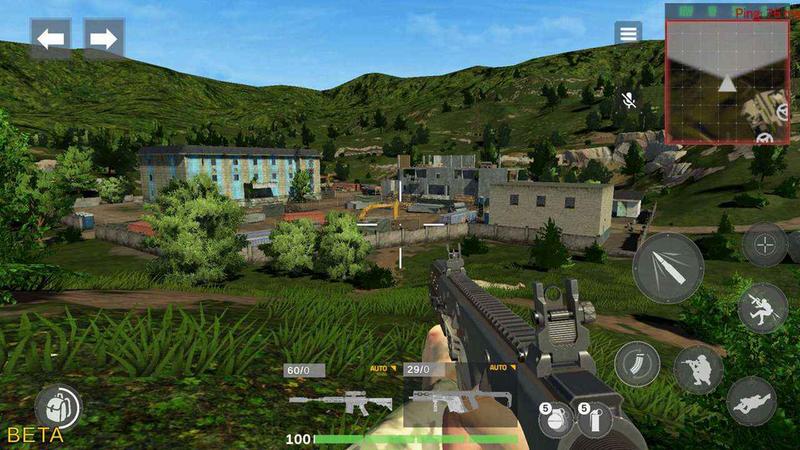Open the backpack inventory
This screenshot has width=800, height=450.
click(57, 408)
